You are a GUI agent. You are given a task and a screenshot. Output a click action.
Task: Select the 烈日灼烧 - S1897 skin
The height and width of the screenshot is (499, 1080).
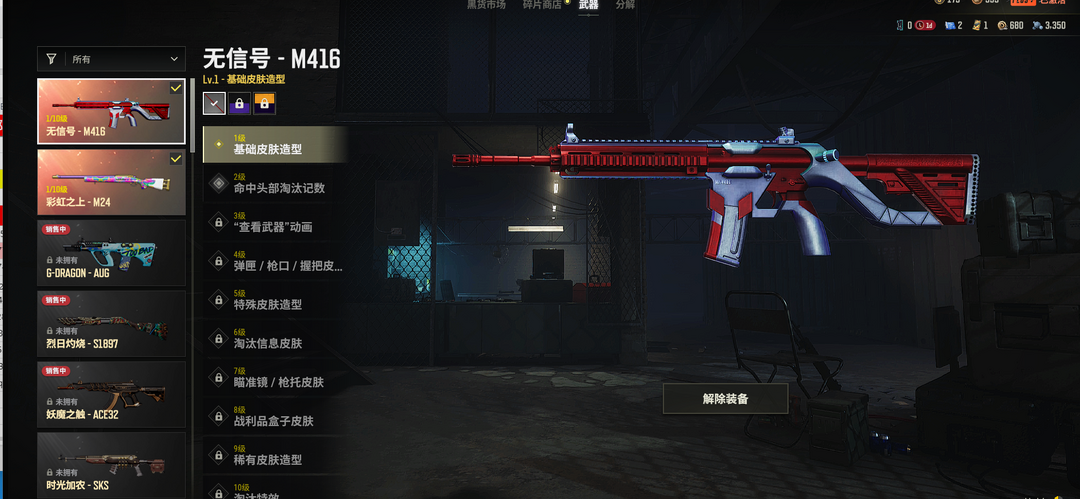click(x=111, y=324)
